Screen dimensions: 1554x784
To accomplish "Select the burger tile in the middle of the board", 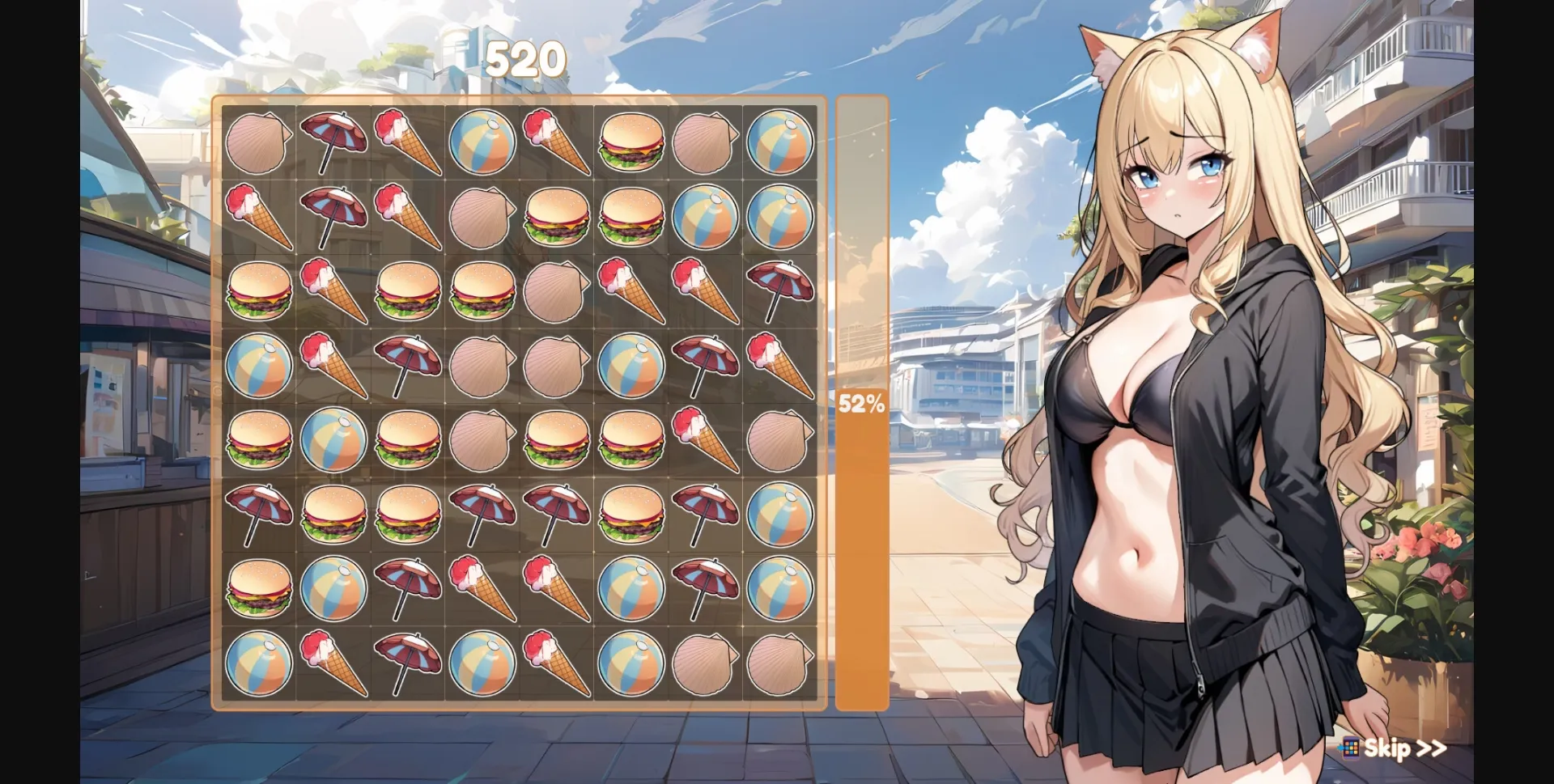I will [x=557, y=441].
